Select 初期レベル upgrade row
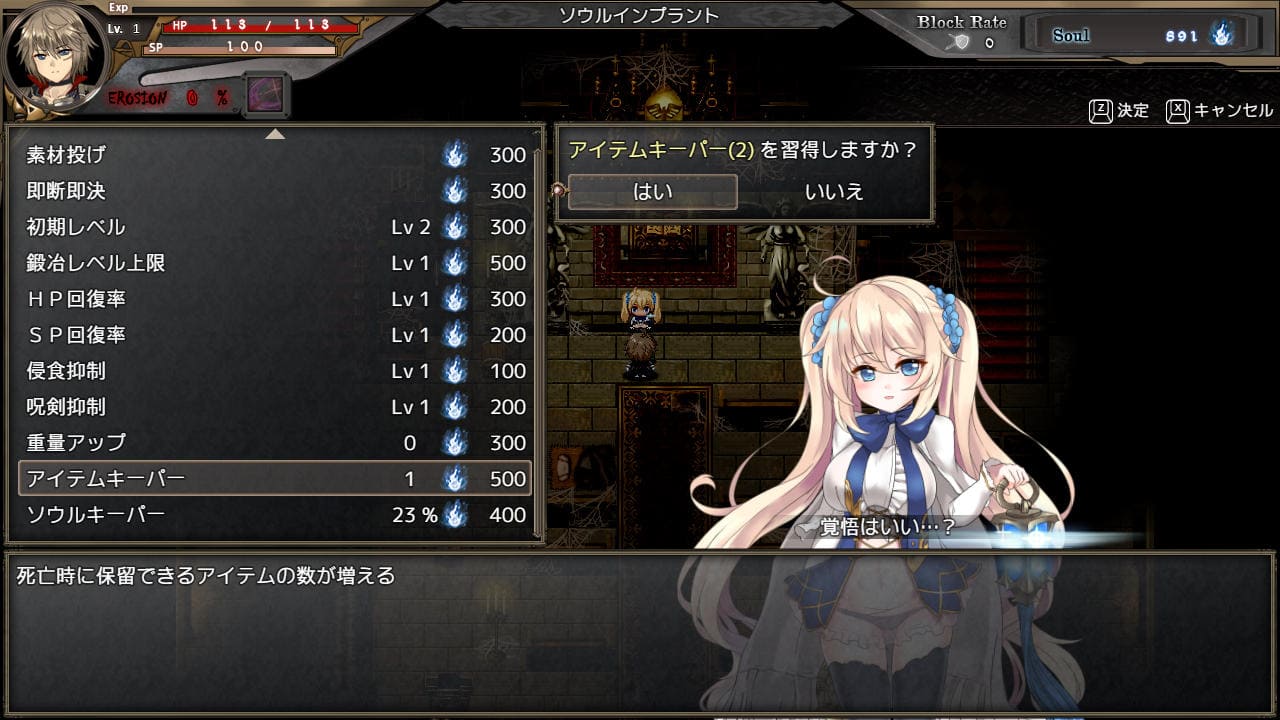This screenshot has height=720, width=1280. pos(275,227)
